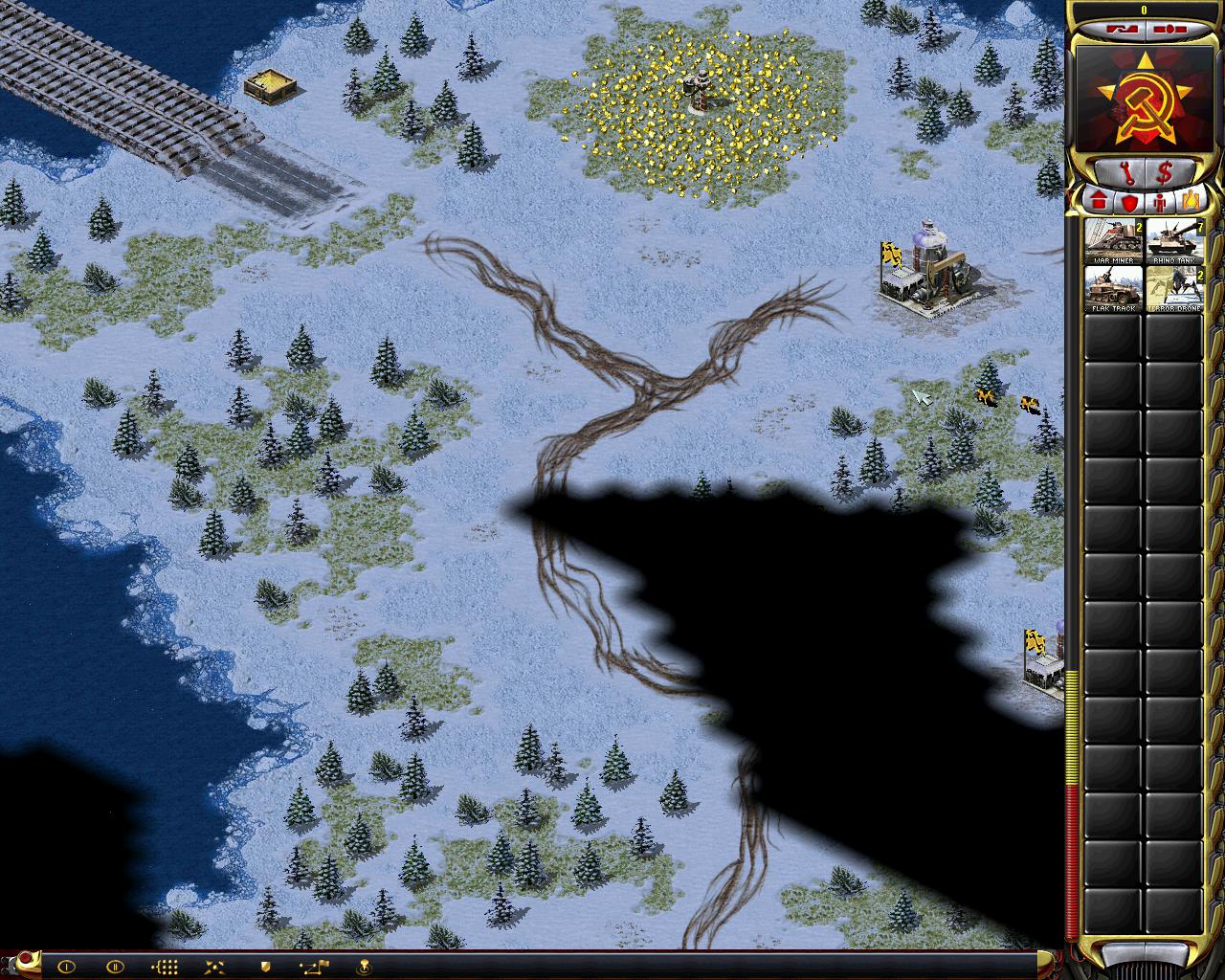Activate the repair wrench button

click(x=1119, y=173)
